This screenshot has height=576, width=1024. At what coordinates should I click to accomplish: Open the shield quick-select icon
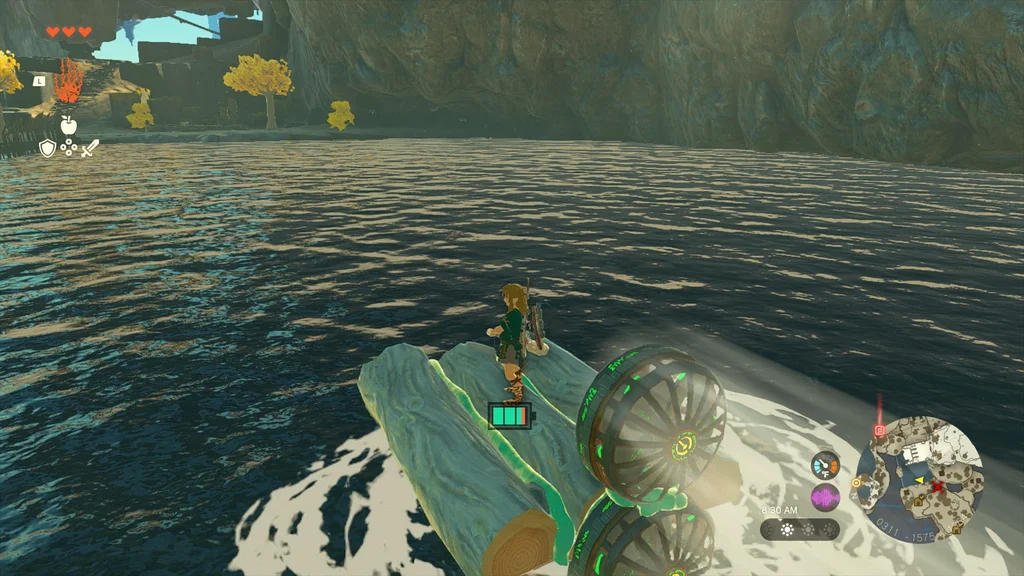point(47,148)
